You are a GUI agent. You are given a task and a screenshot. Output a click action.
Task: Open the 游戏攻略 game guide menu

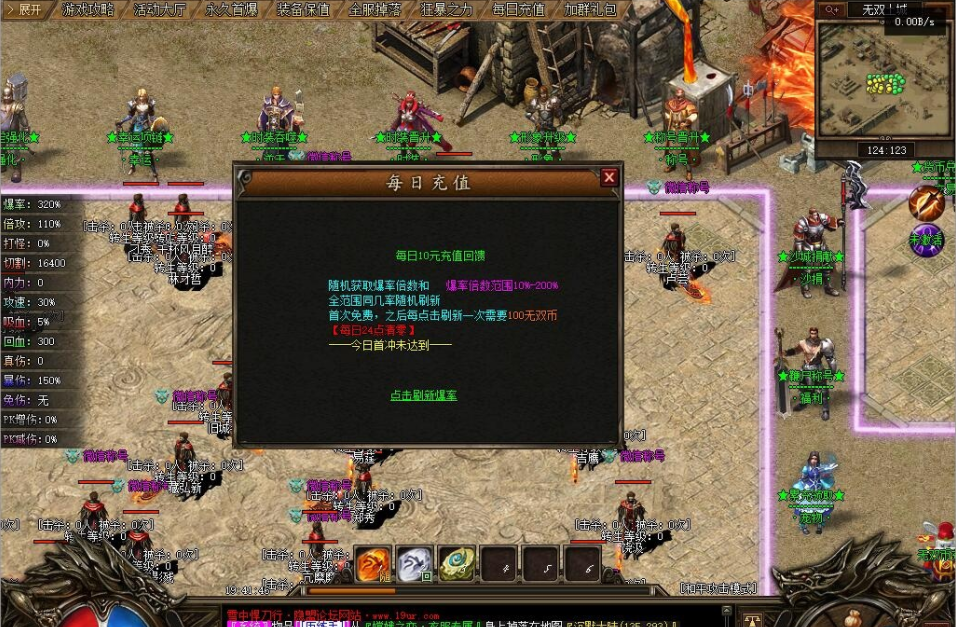click(x=88, y=10)
